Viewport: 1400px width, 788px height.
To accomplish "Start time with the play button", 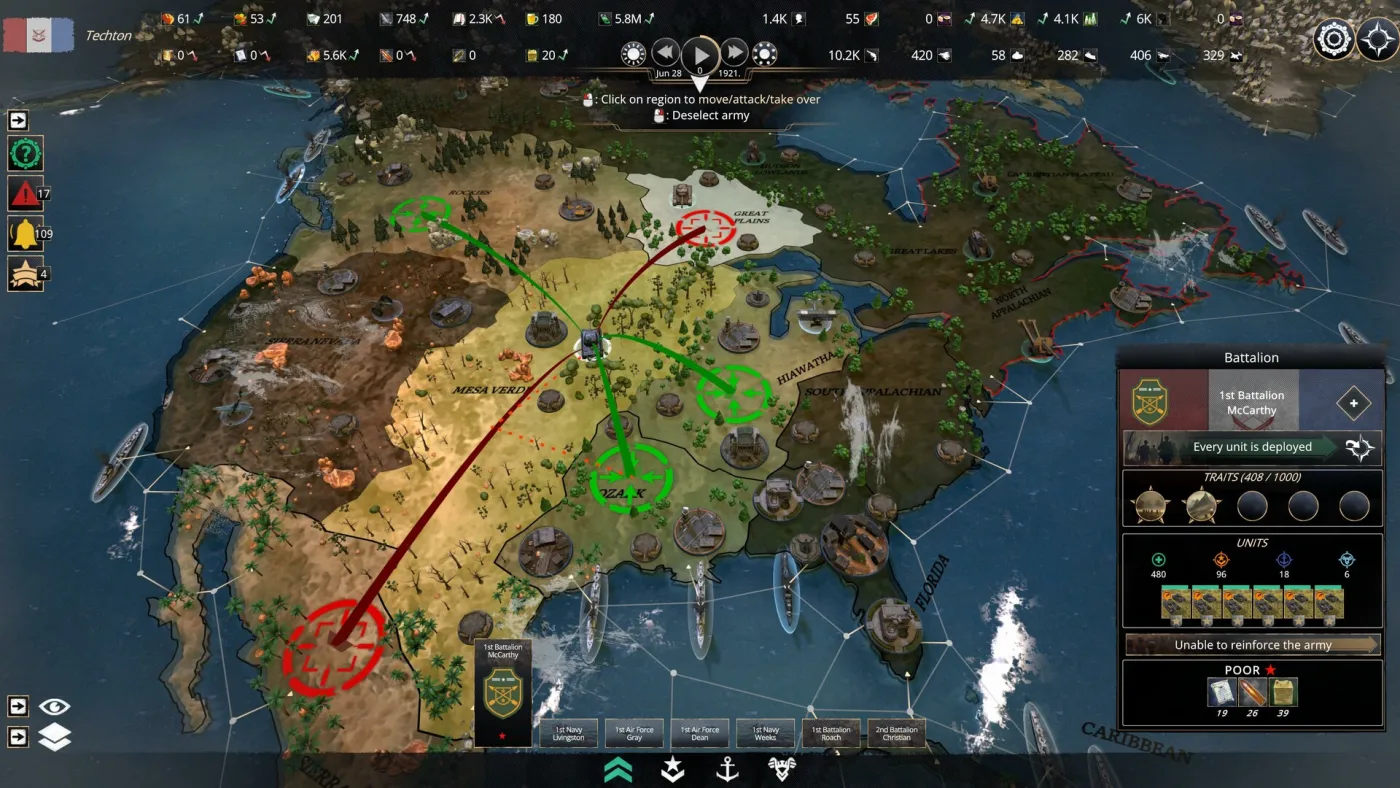I will (701, 54).
